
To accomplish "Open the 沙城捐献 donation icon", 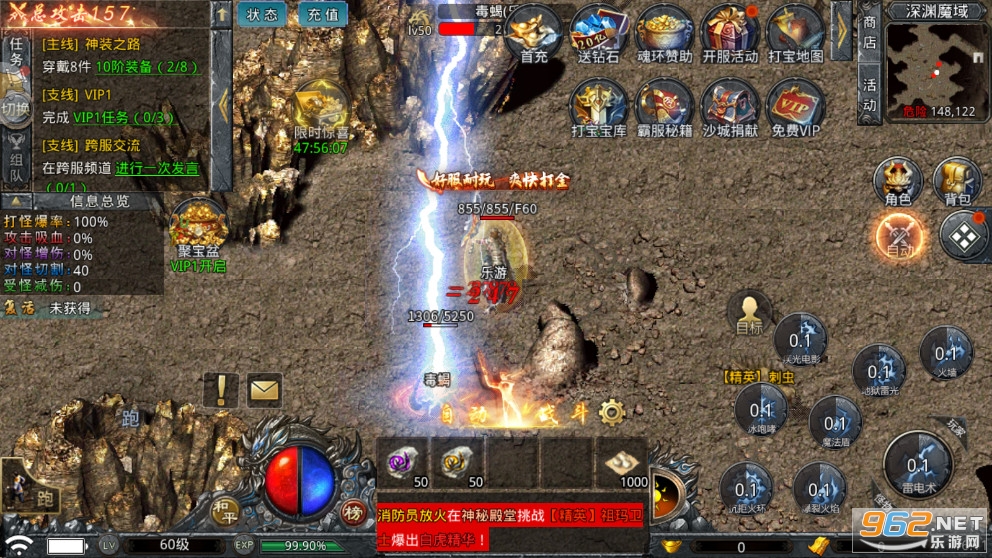I will click(730, 108).
